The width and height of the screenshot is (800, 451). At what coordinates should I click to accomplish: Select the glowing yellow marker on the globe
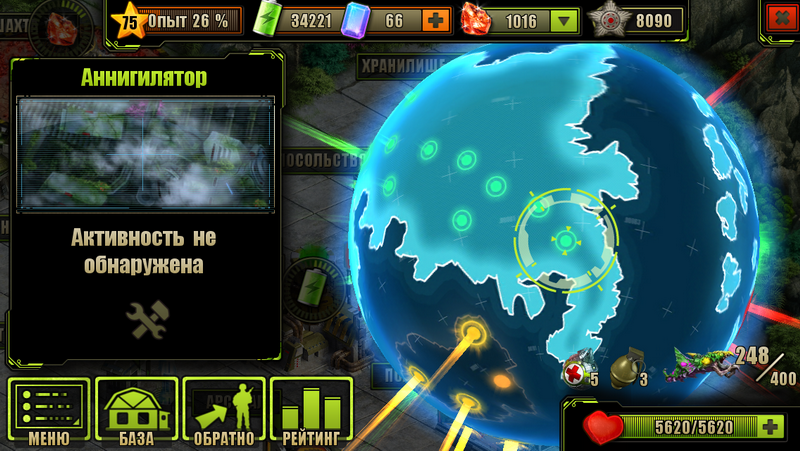[471, 330]
